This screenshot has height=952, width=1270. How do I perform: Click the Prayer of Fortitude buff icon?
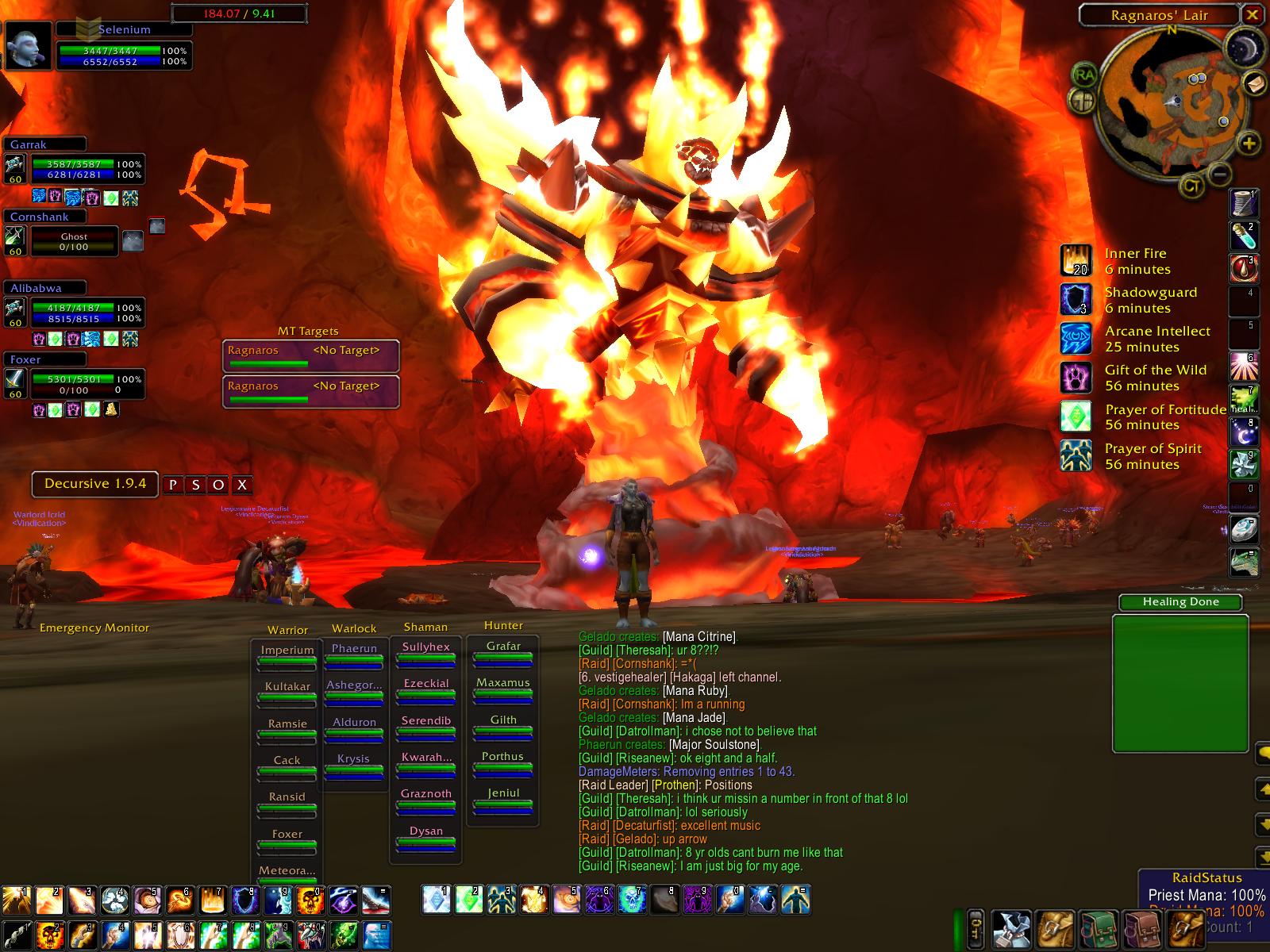pos(1076,416)
